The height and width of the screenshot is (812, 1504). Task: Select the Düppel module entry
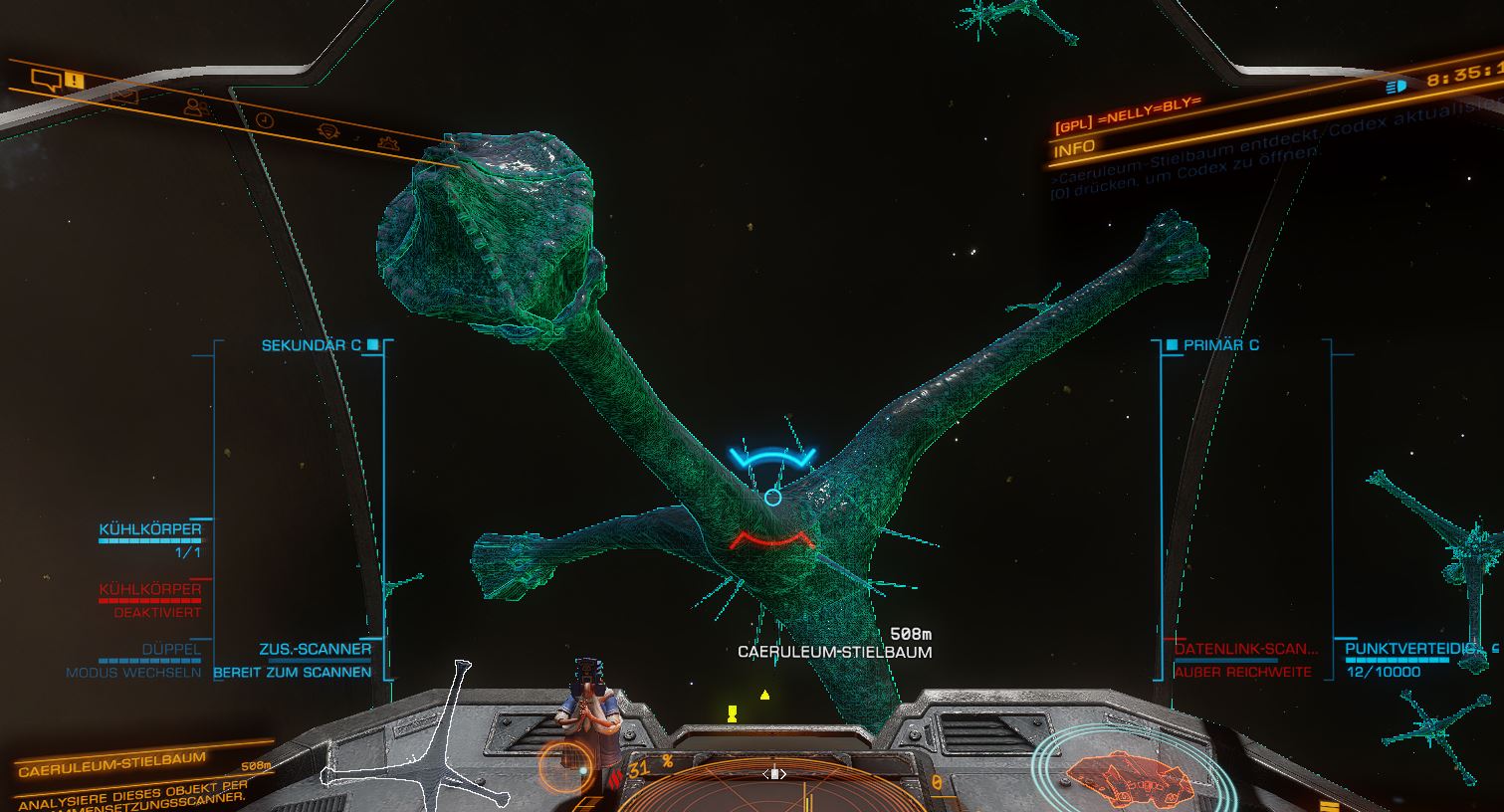pos(171,649)
